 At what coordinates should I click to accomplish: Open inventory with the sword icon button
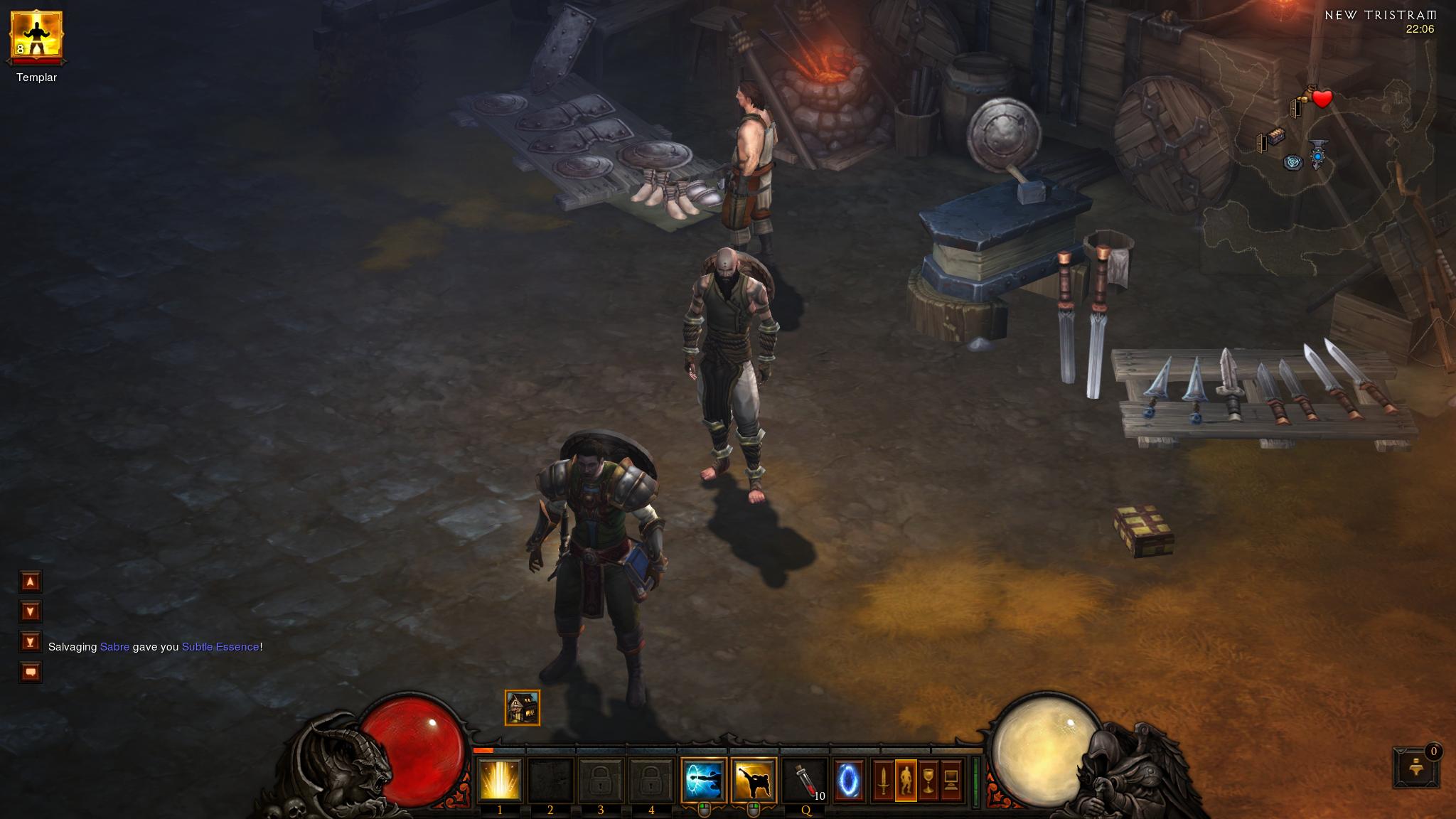pos(884,781)
